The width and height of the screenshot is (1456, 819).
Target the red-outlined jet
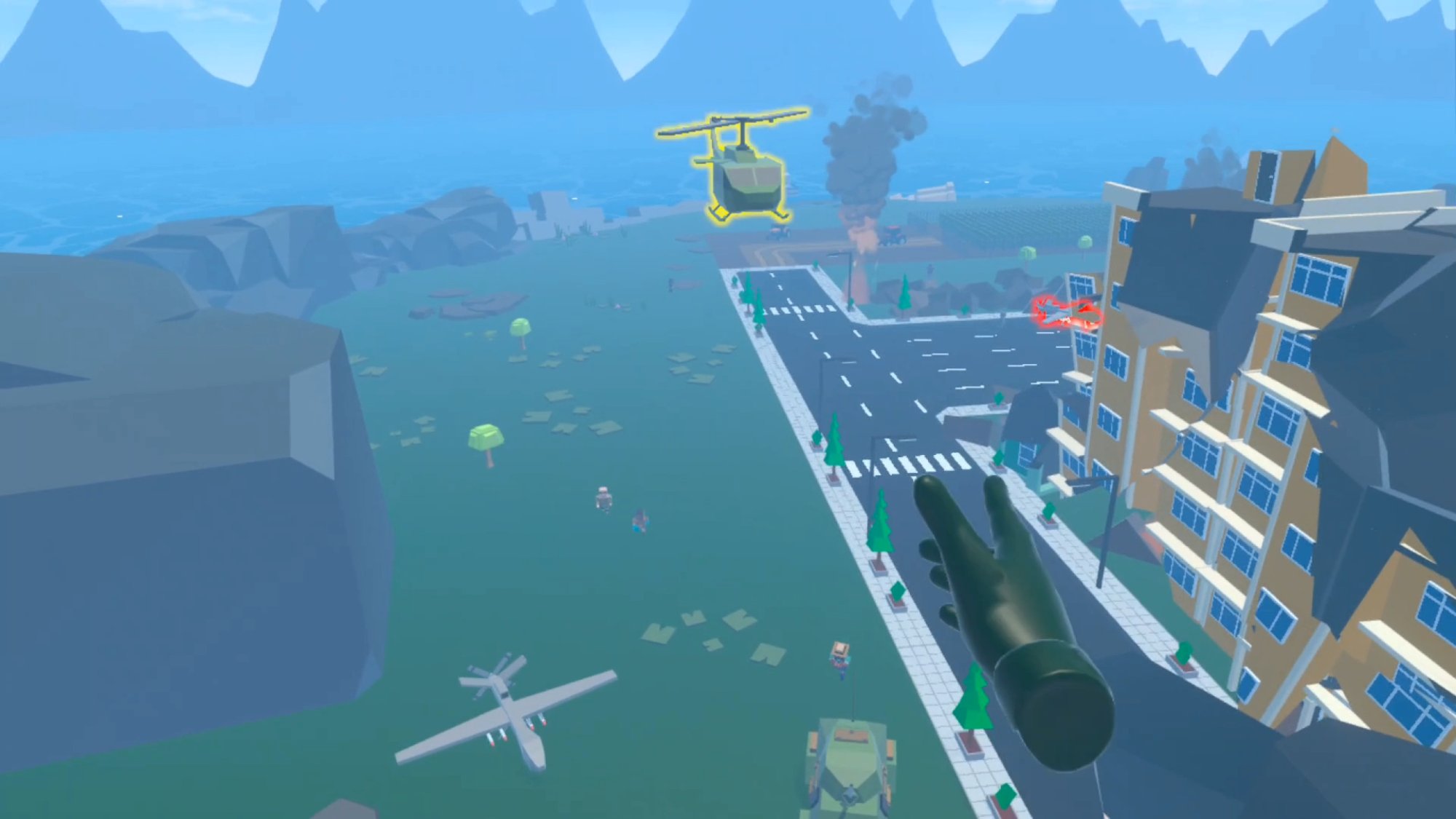[x=1067, y=313]
